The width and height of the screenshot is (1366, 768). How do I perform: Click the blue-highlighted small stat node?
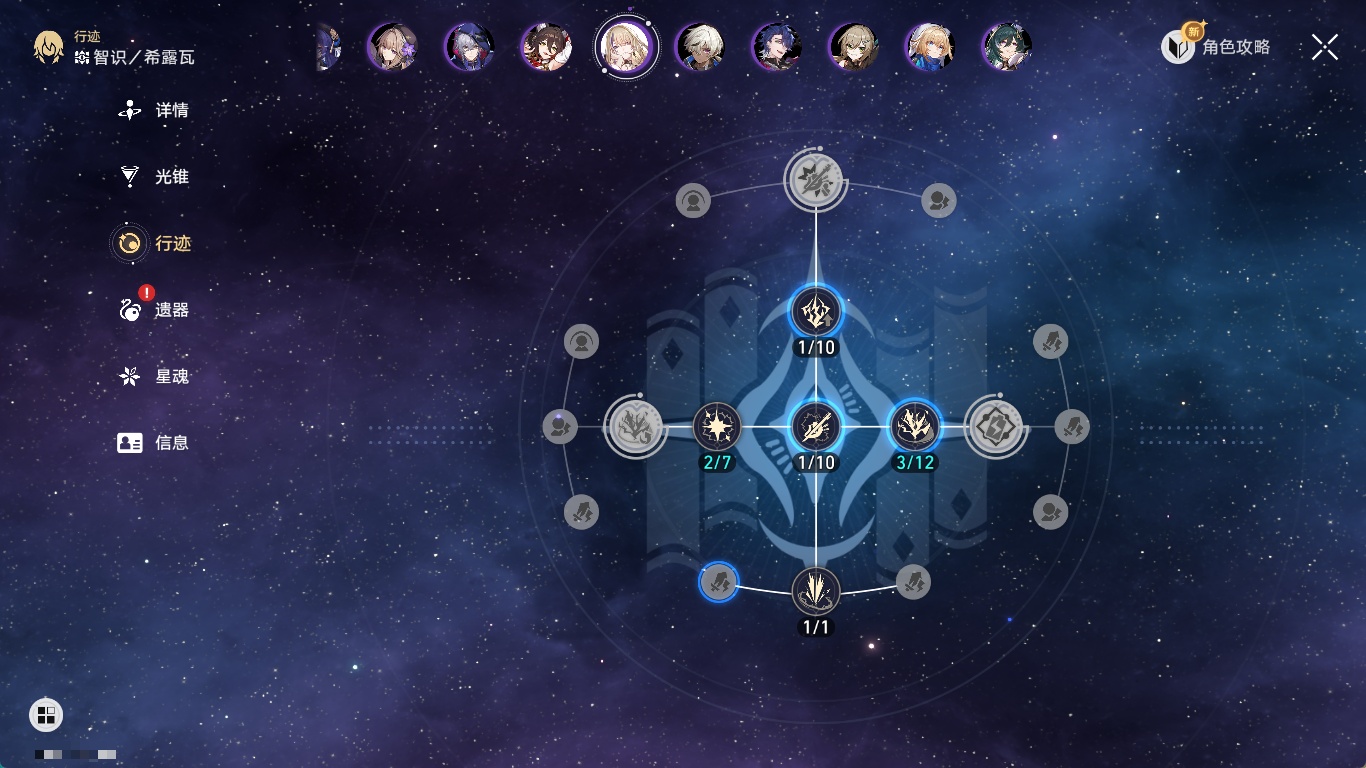pyautogui.click(x=718, y=581)
